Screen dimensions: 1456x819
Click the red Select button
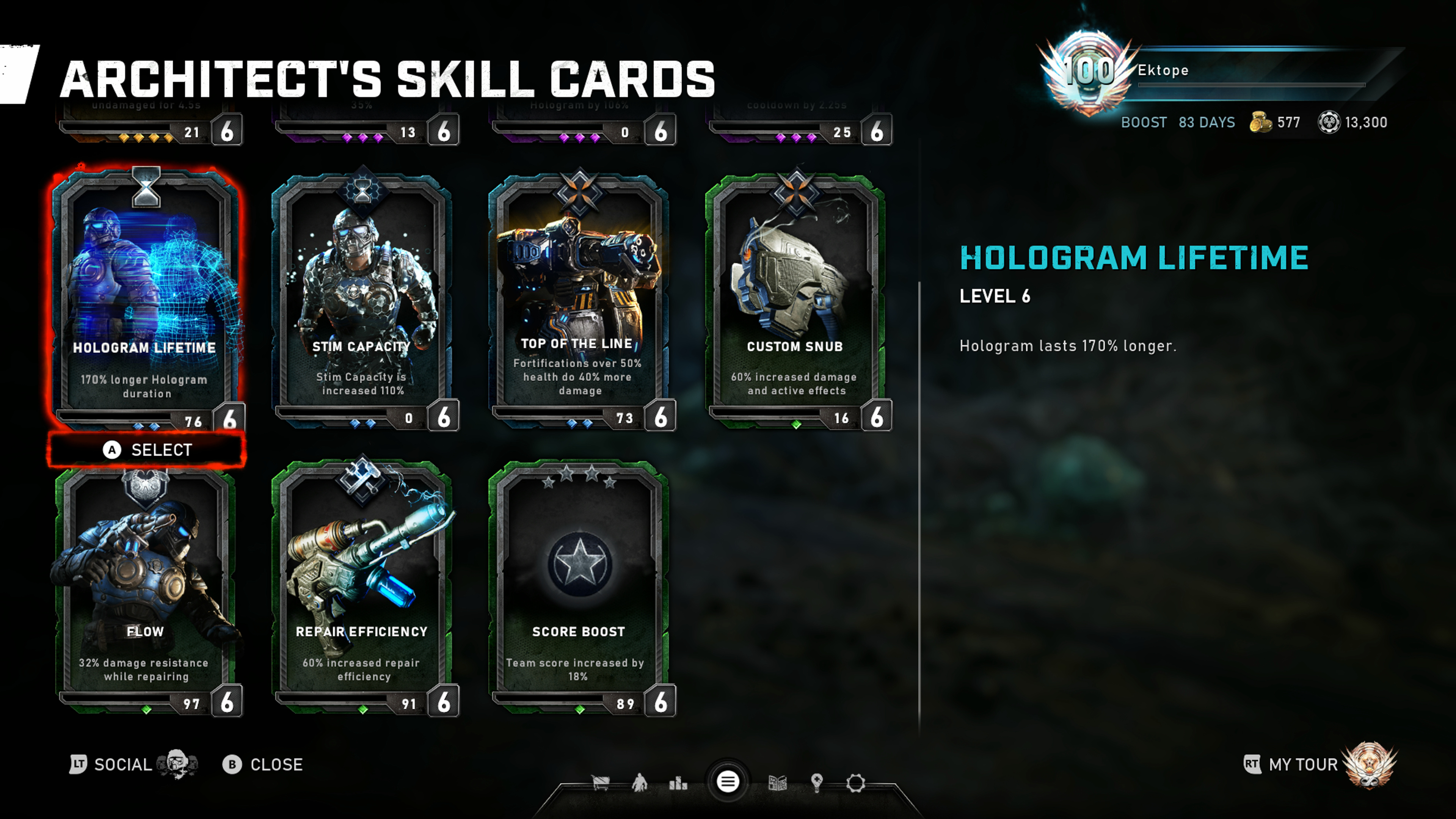[147, 450]
